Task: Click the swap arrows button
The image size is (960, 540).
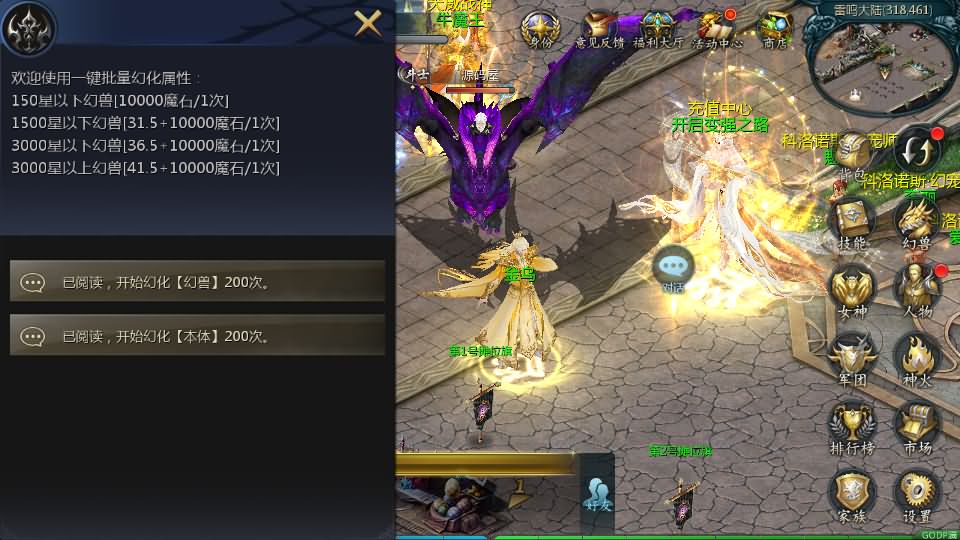Action: [917, 152]
